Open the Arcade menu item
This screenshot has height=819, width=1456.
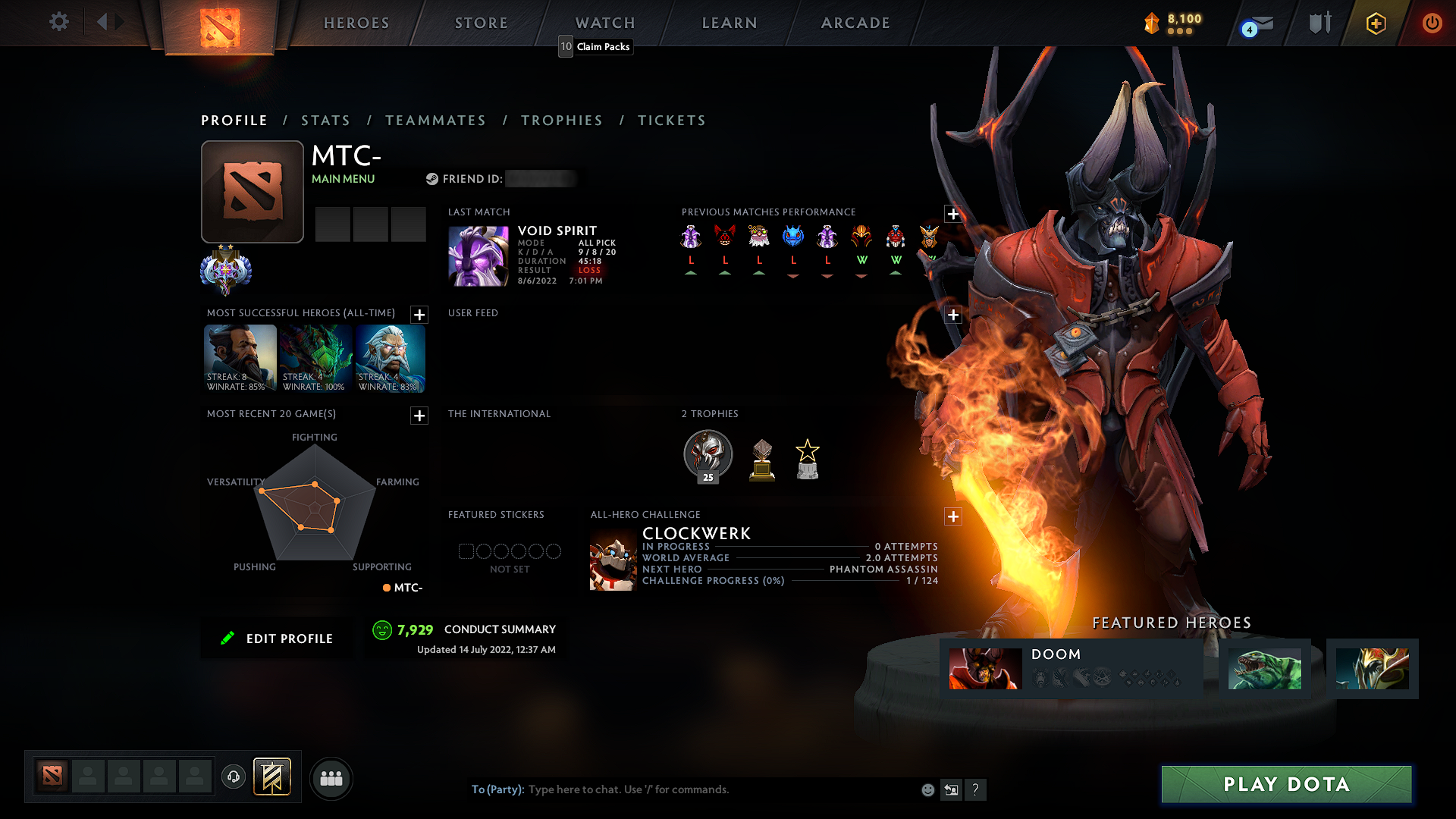[x=855, y=23]
